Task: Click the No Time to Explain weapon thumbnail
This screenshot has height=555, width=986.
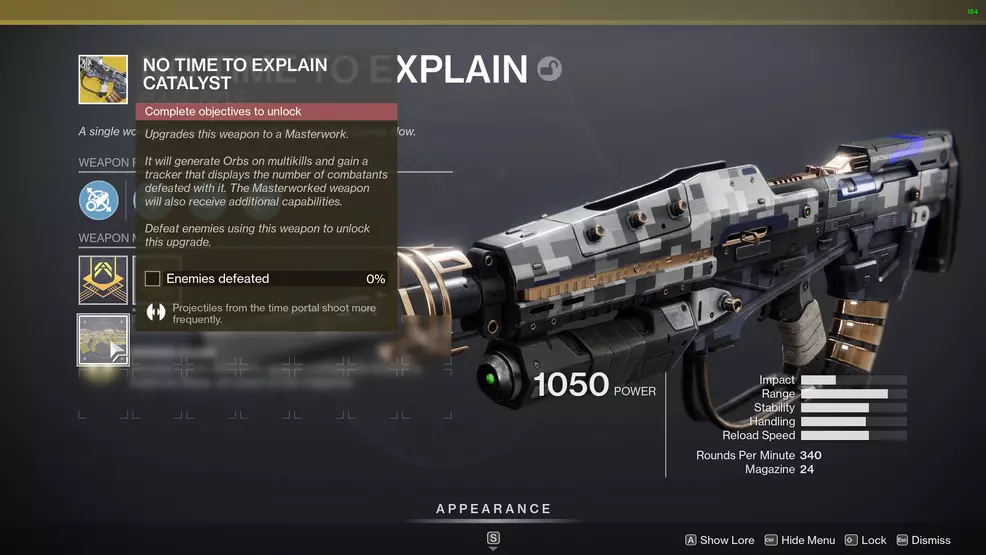Action: (x=103, y=80)
